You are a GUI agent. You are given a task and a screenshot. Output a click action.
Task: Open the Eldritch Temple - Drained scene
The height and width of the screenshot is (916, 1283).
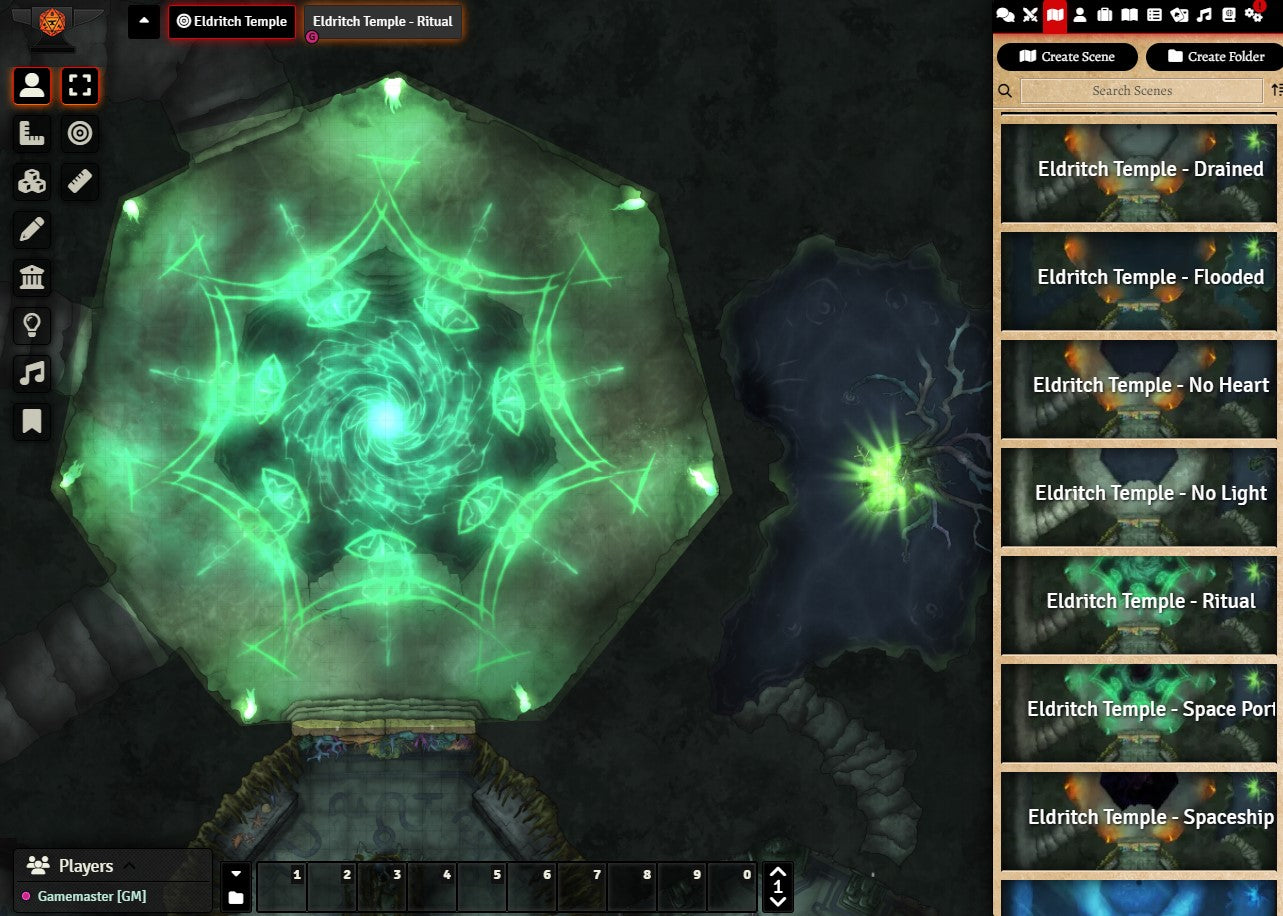click(x=1139, y=171)
